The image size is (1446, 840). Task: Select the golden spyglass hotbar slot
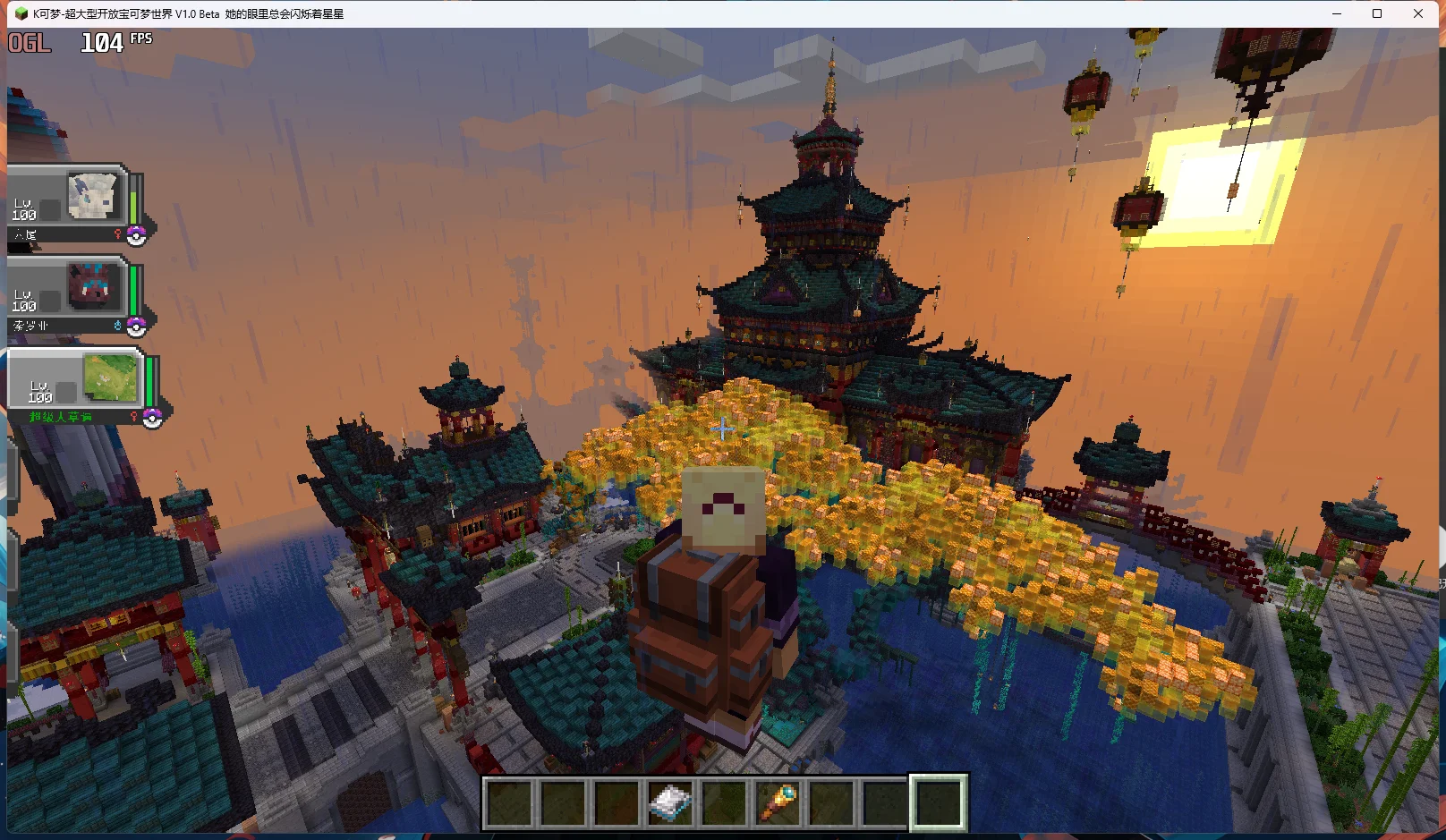[778, 802]
